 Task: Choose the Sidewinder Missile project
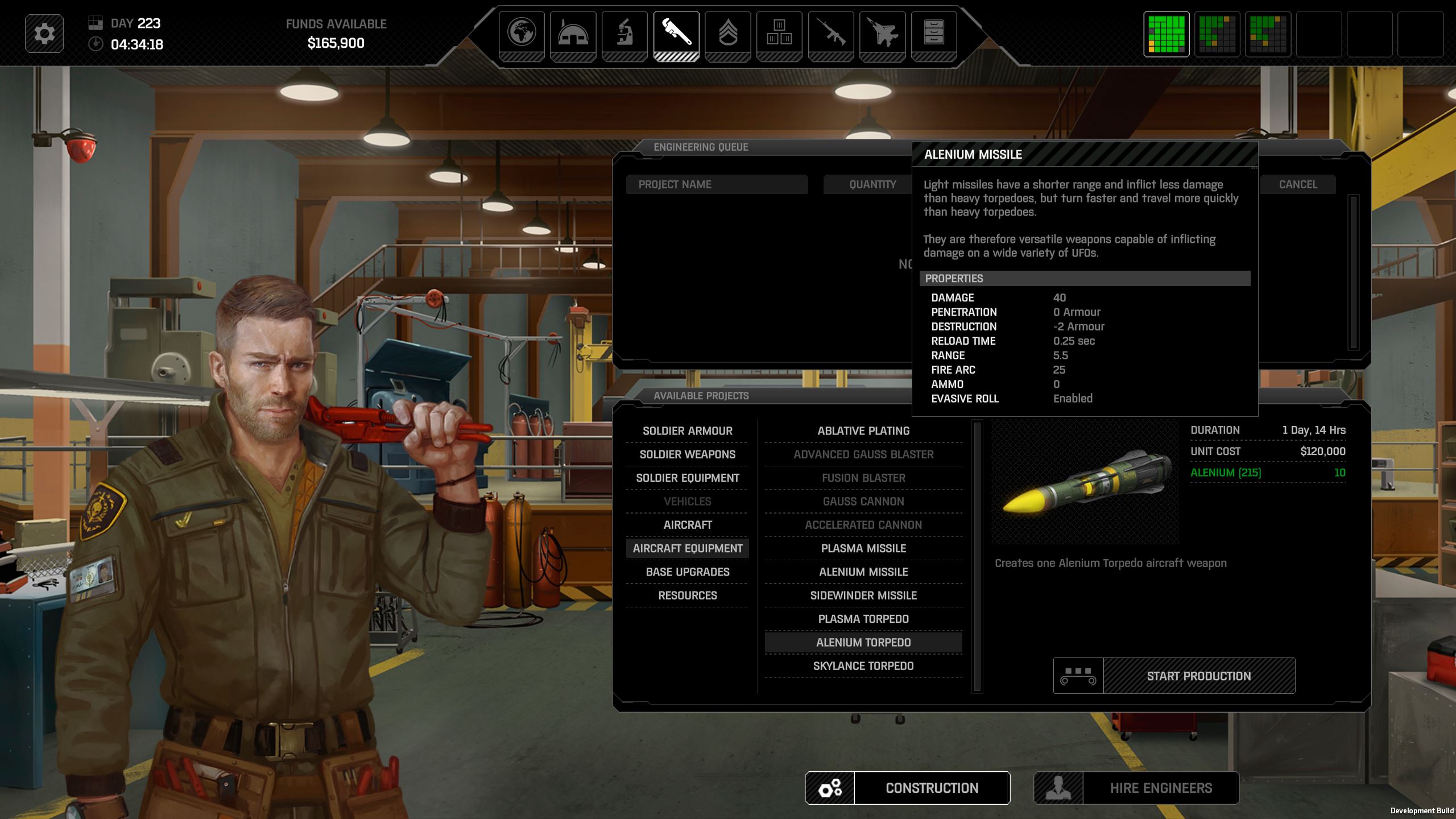[863, 595]
